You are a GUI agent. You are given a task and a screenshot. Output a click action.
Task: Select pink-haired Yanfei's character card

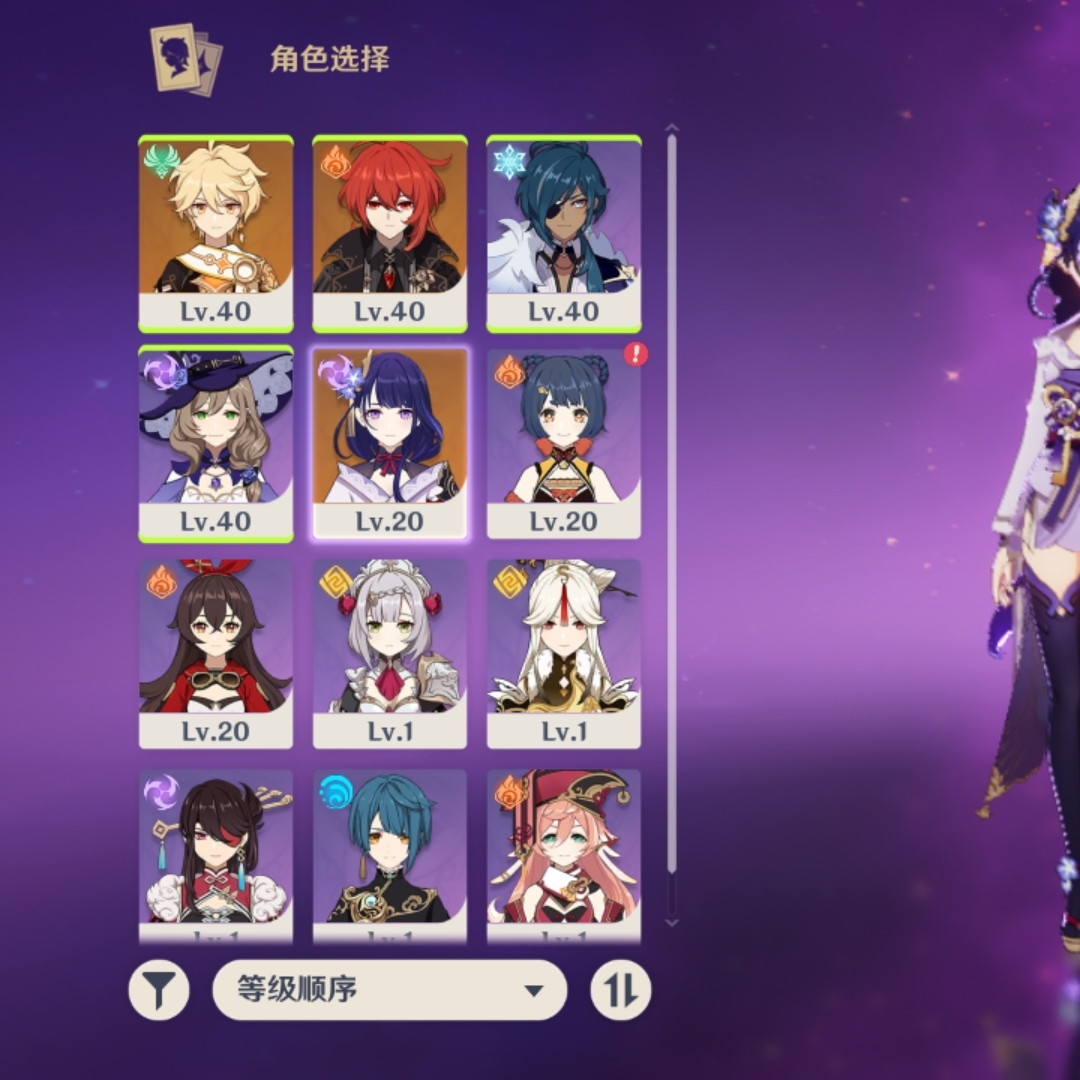[x=564, y=855]
